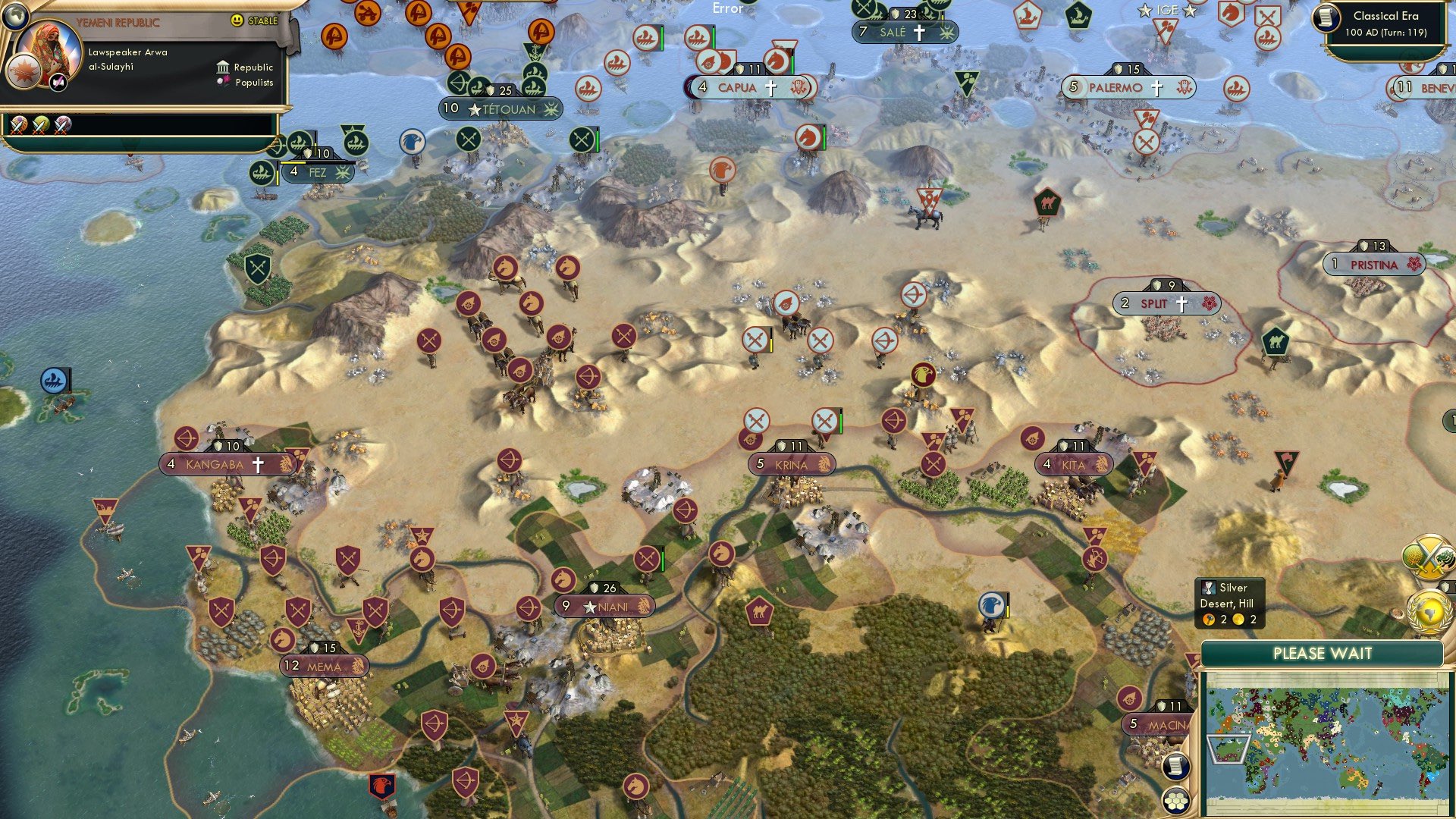The width and height of the screenshot is (1456, 819).
Task: Select the Republic government building icon
Action: pyautogui.click(x=223, y=67)
